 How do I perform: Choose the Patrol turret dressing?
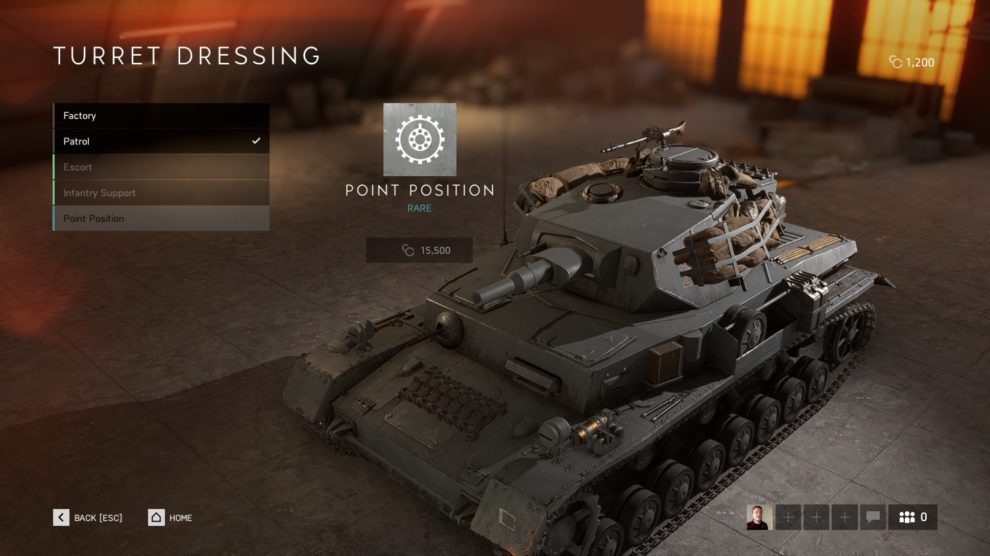click(160, 142)
